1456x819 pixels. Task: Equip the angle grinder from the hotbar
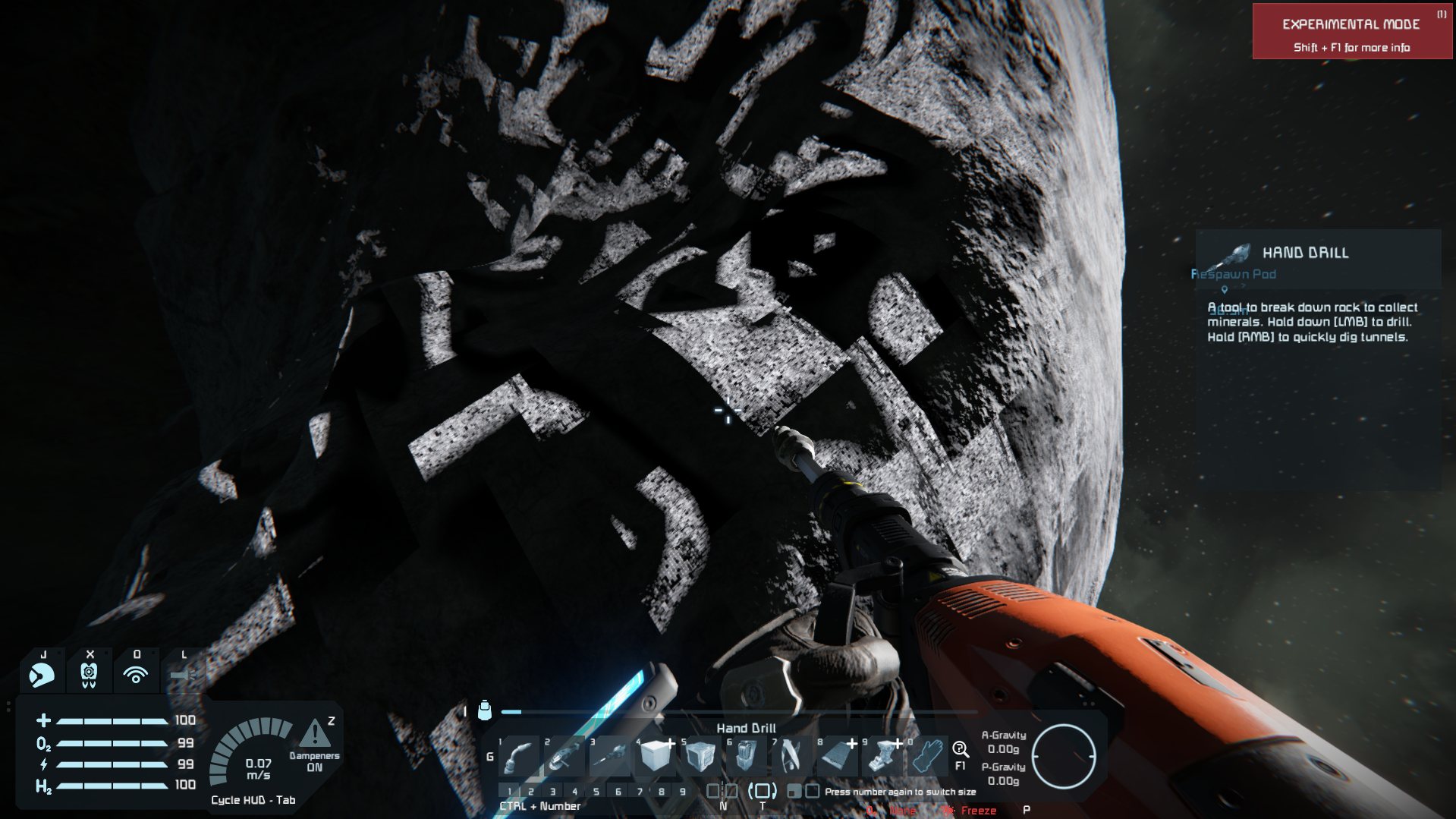(x=565, y=757)
